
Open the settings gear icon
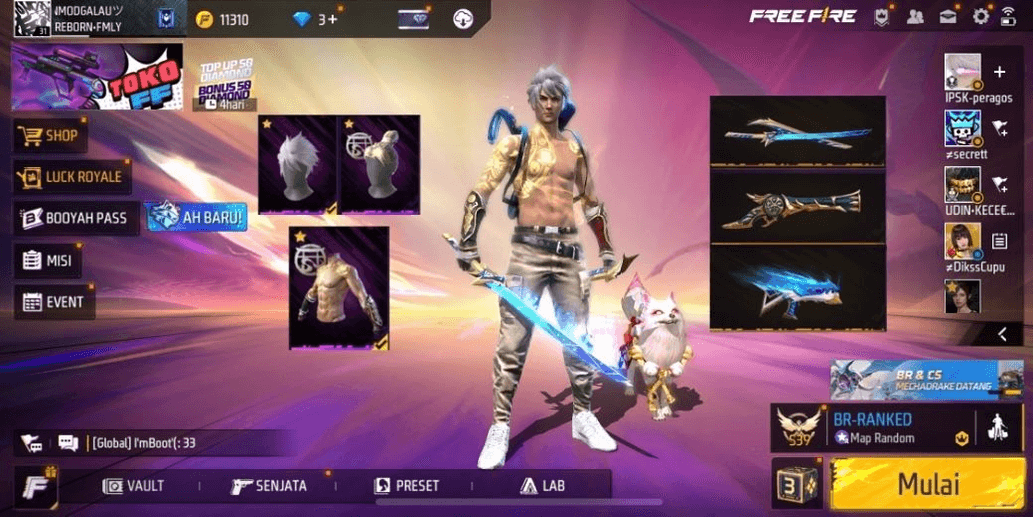pyautogui.click(x=981, y=16)
